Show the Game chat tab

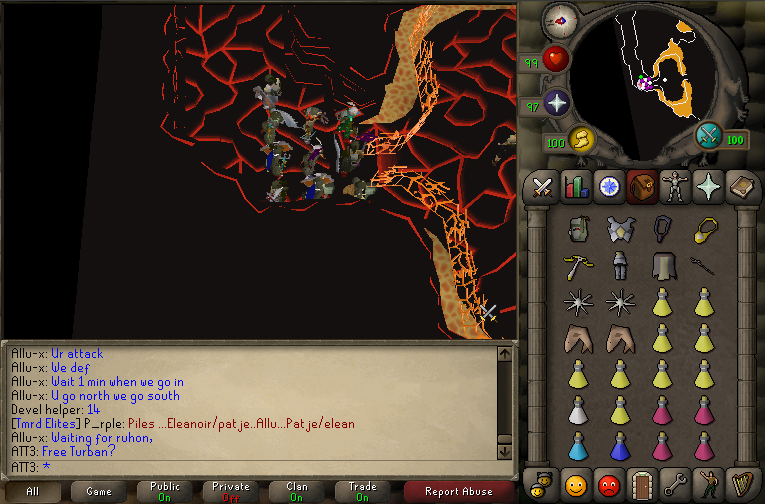point(98,491)
